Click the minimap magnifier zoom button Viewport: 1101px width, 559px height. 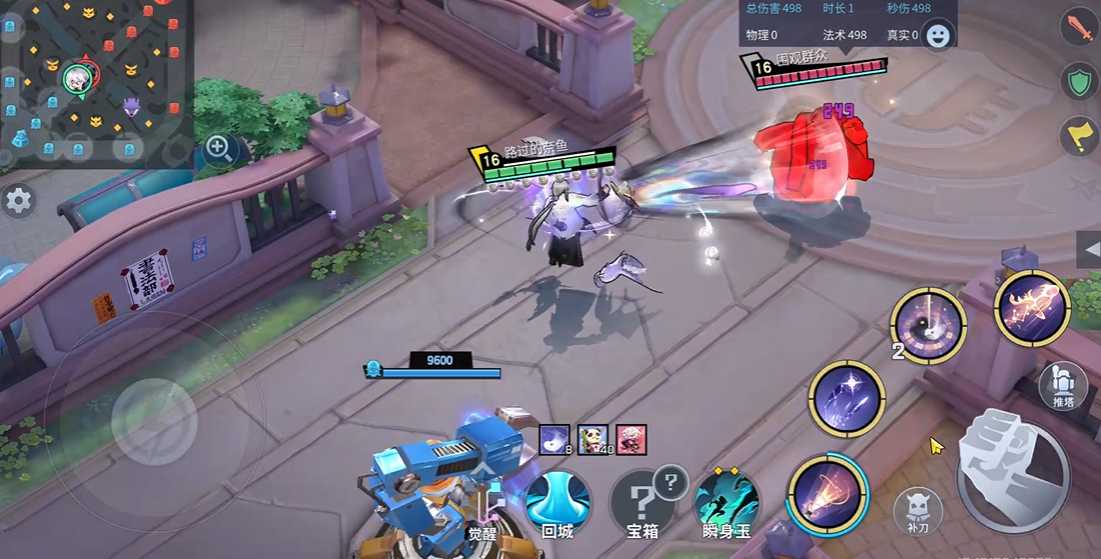click(x=219, y=149)
